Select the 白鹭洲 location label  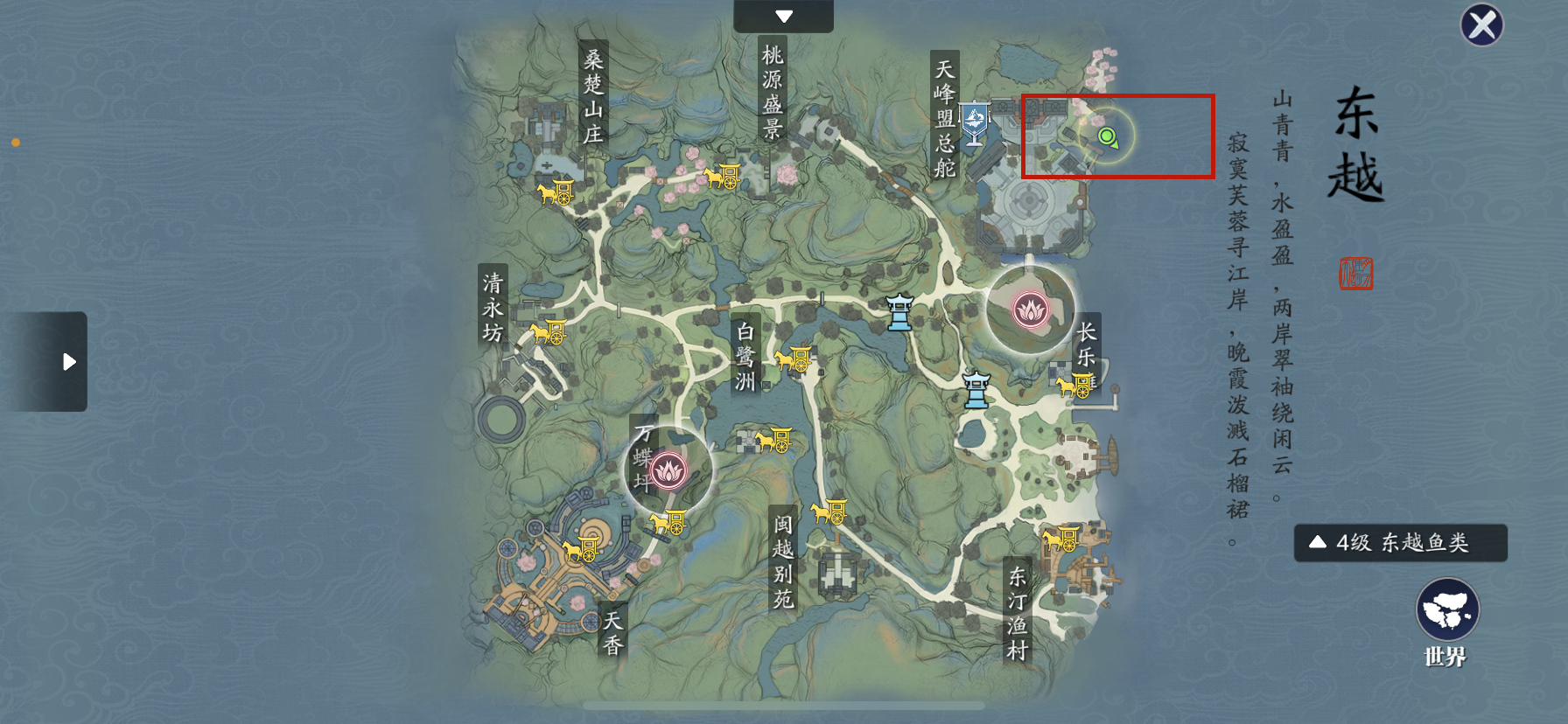pyautogui.click(x=745, y=356)
